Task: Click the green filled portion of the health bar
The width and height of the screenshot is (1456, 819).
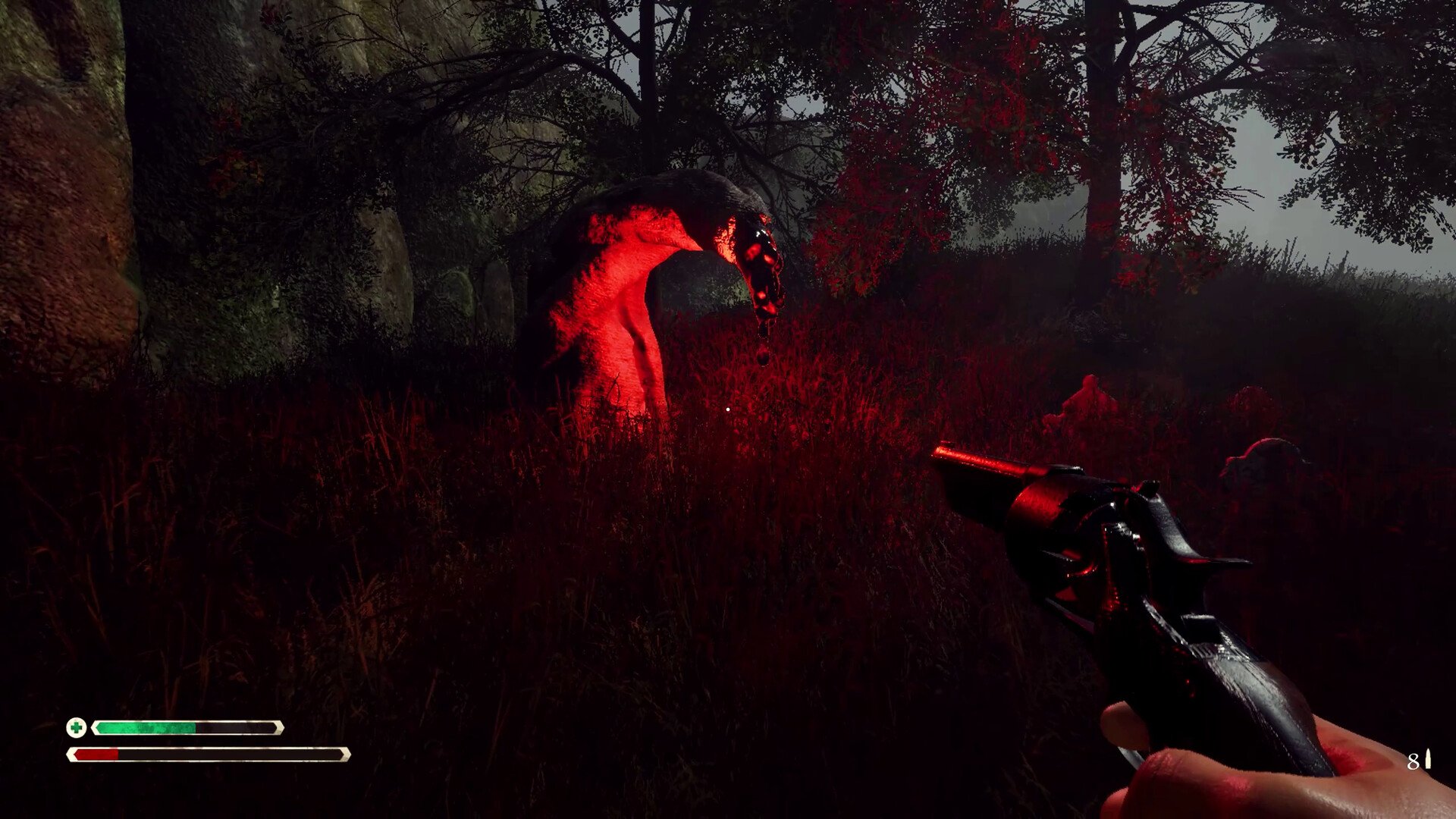Action: point(144,728)
